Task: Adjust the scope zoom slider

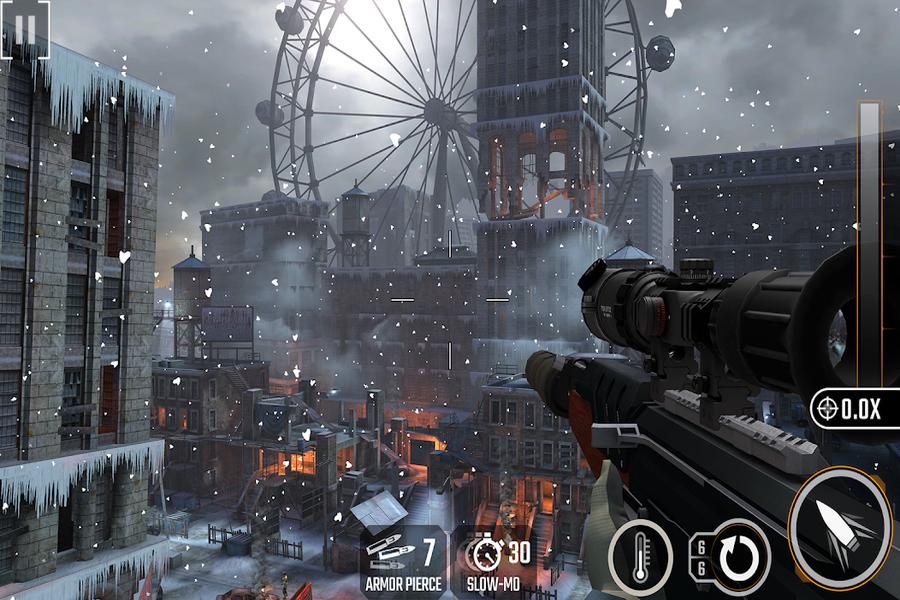Action: coord(868,240)
